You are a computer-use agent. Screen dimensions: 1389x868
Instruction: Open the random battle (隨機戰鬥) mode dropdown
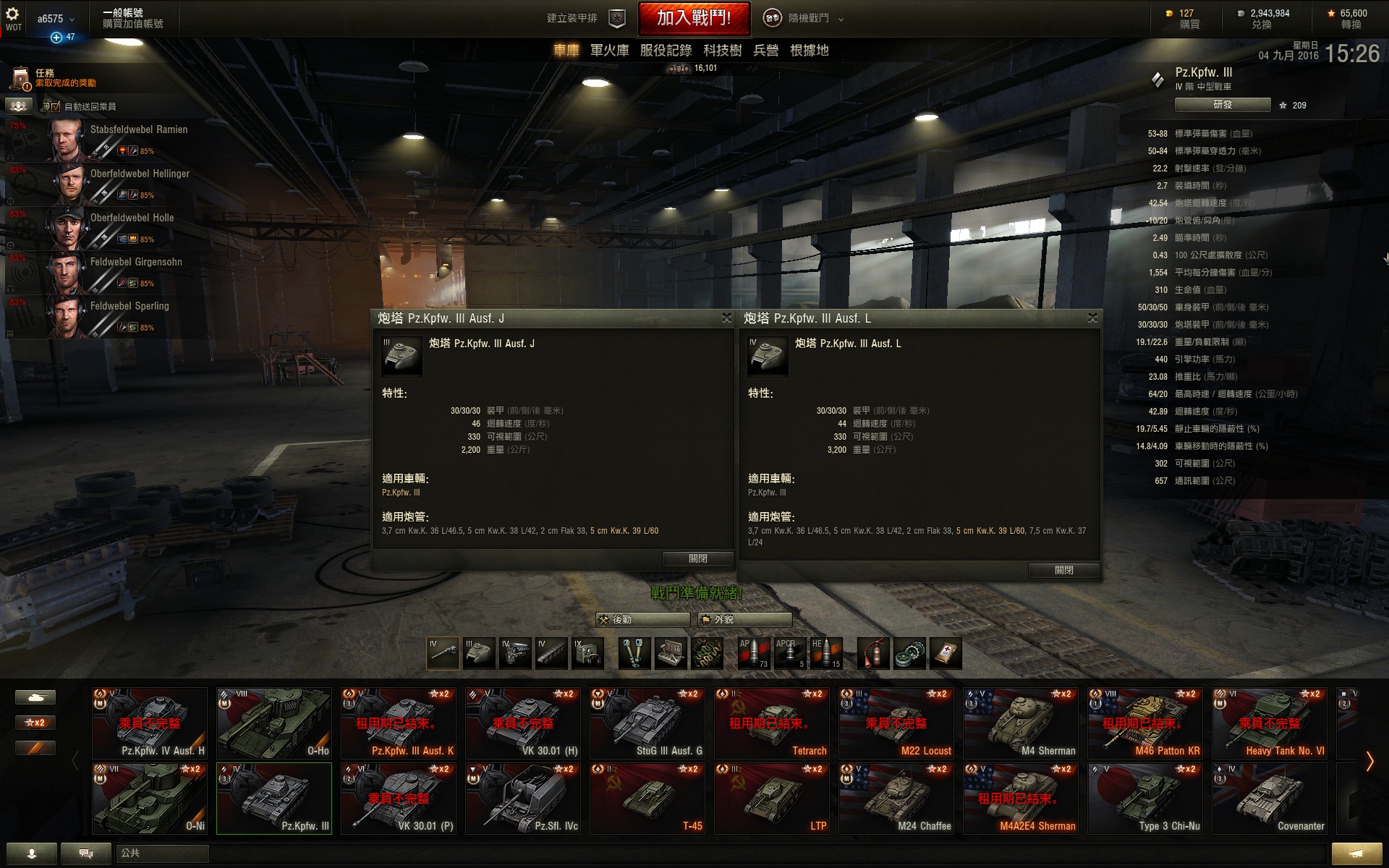coord(804,19)
